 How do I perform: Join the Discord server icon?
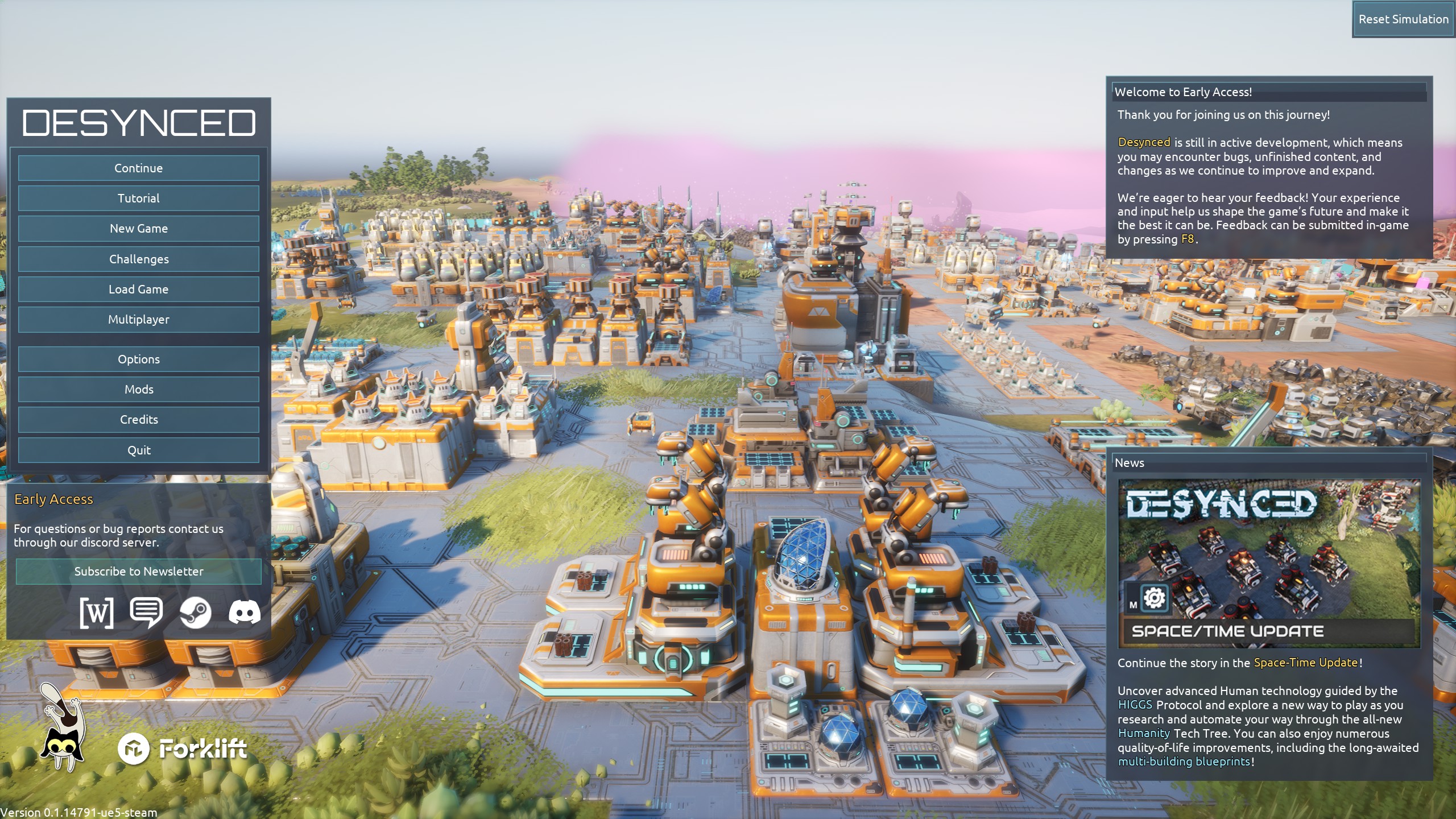(x=245, y=613)
